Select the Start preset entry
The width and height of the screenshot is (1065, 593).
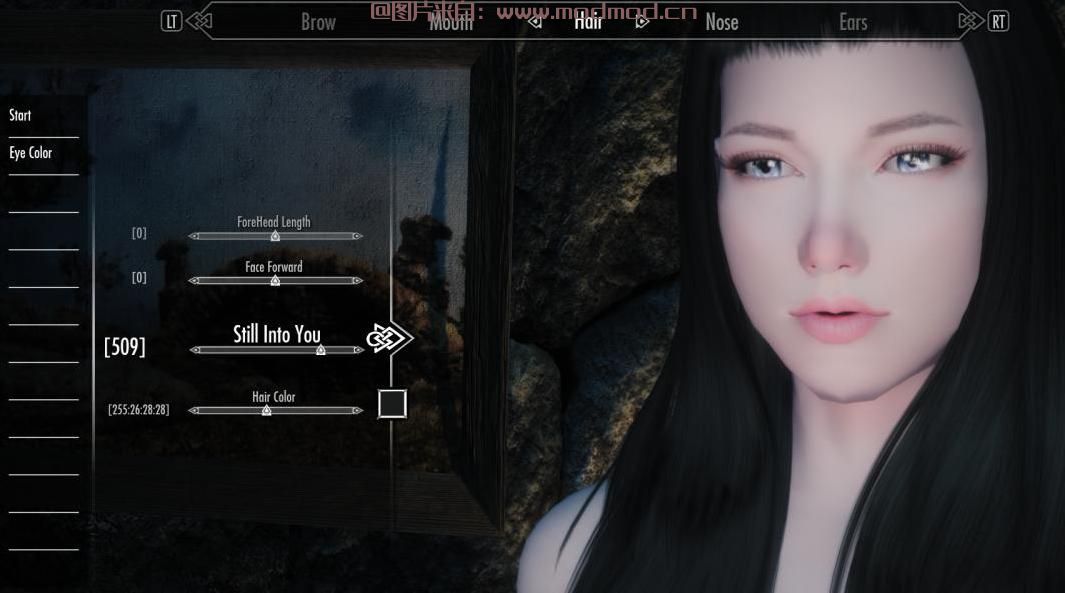pyautogui.click(x=20, y=116)
